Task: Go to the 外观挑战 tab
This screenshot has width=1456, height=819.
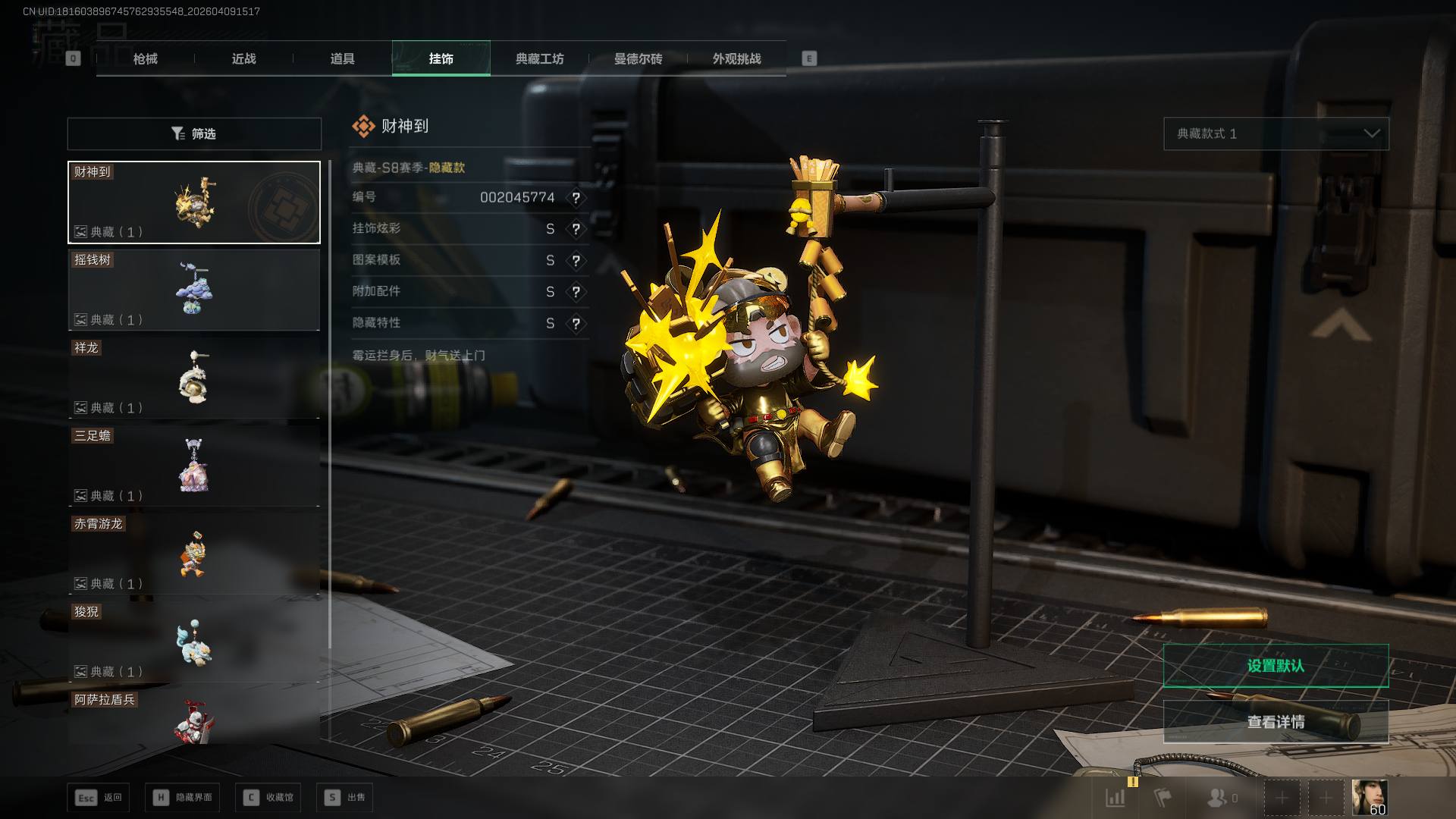Action: 736,58
